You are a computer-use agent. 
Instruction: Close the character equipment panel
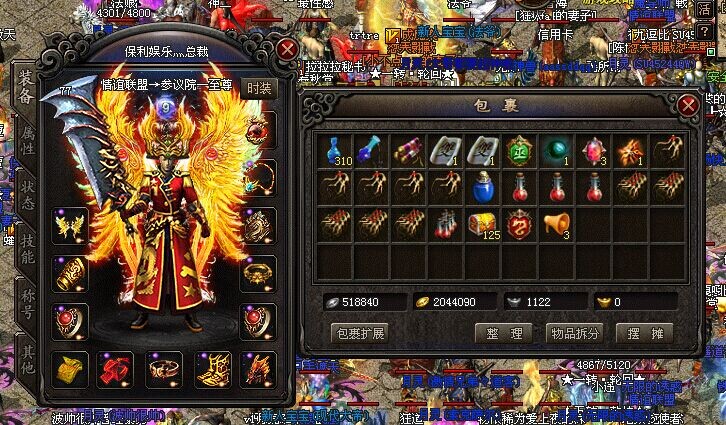pyautogui.click(x=288, y=50)
